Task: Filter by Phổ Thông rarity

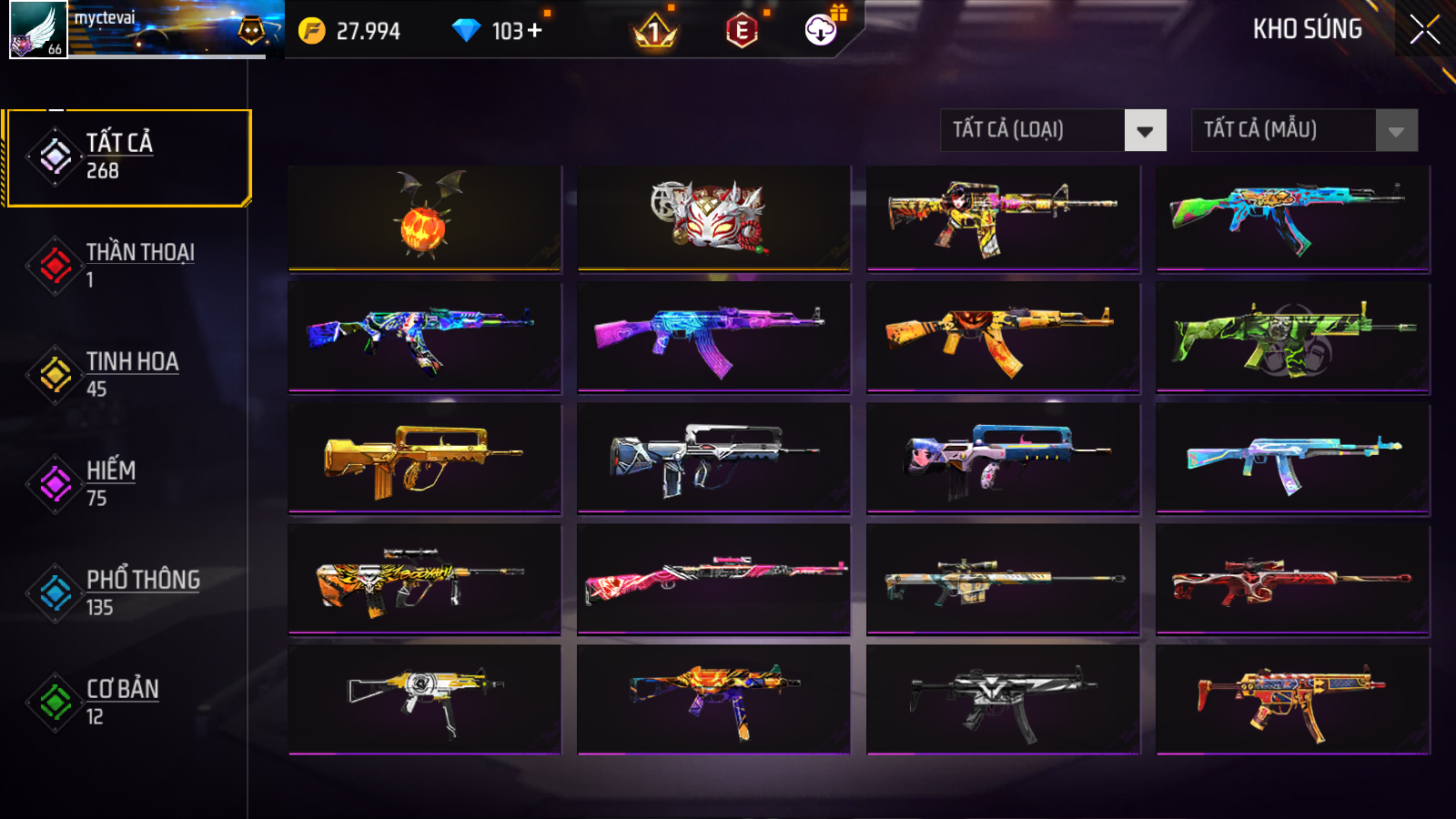Action: click(x=127, y=593)
